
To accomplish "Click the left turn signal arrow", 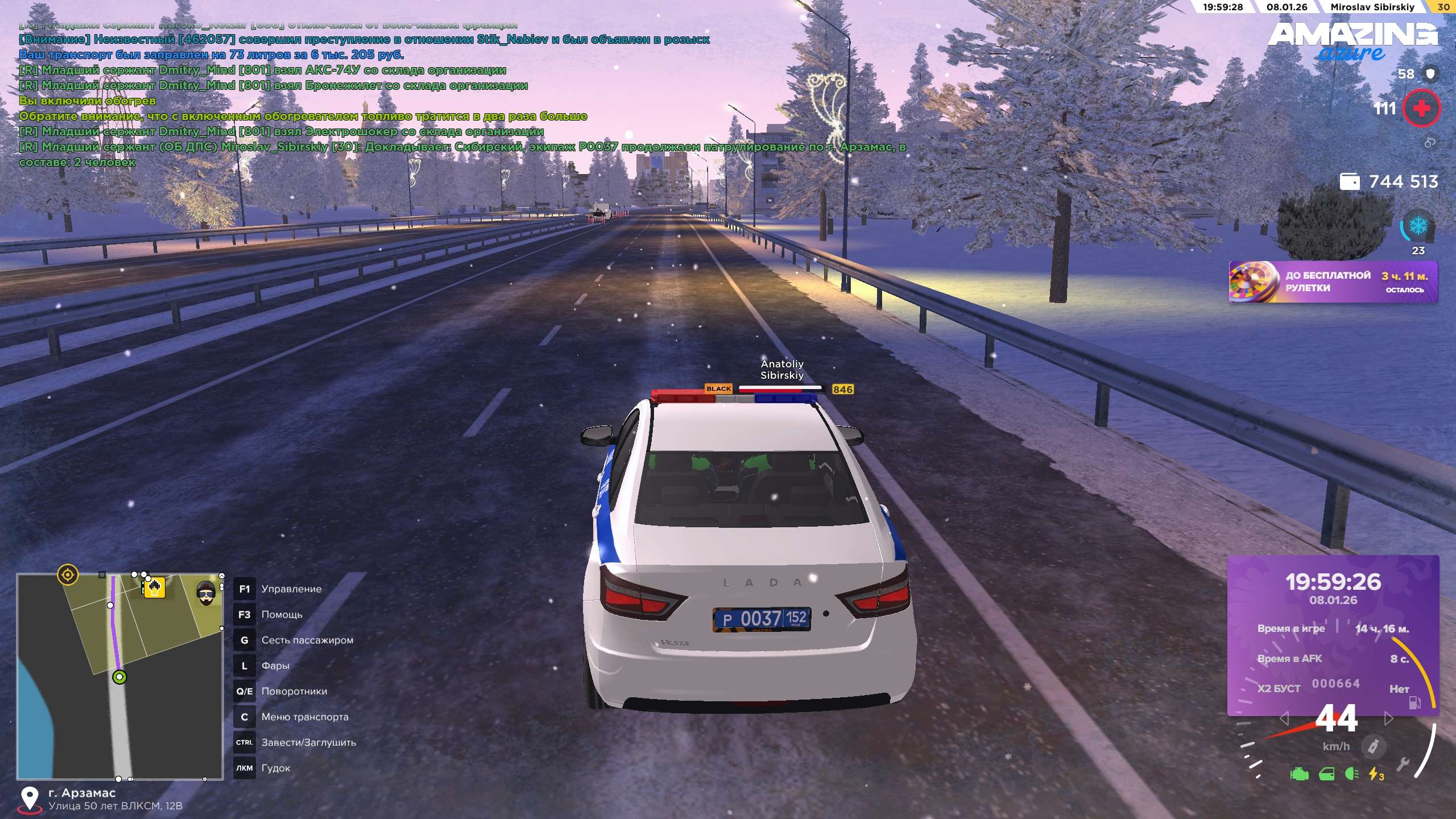I will (x=1284, y=719).
